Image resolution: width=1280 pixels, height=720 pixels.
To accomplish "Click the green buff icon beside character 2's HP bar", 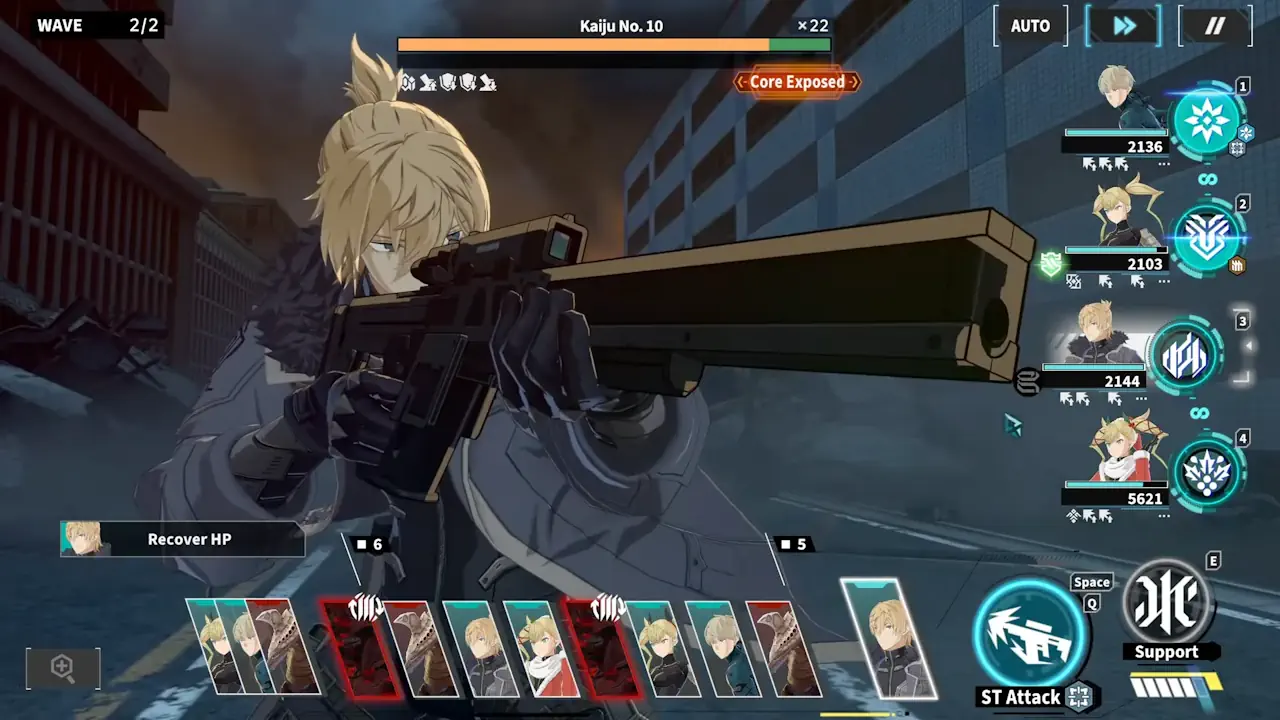I will (1050, 262).
